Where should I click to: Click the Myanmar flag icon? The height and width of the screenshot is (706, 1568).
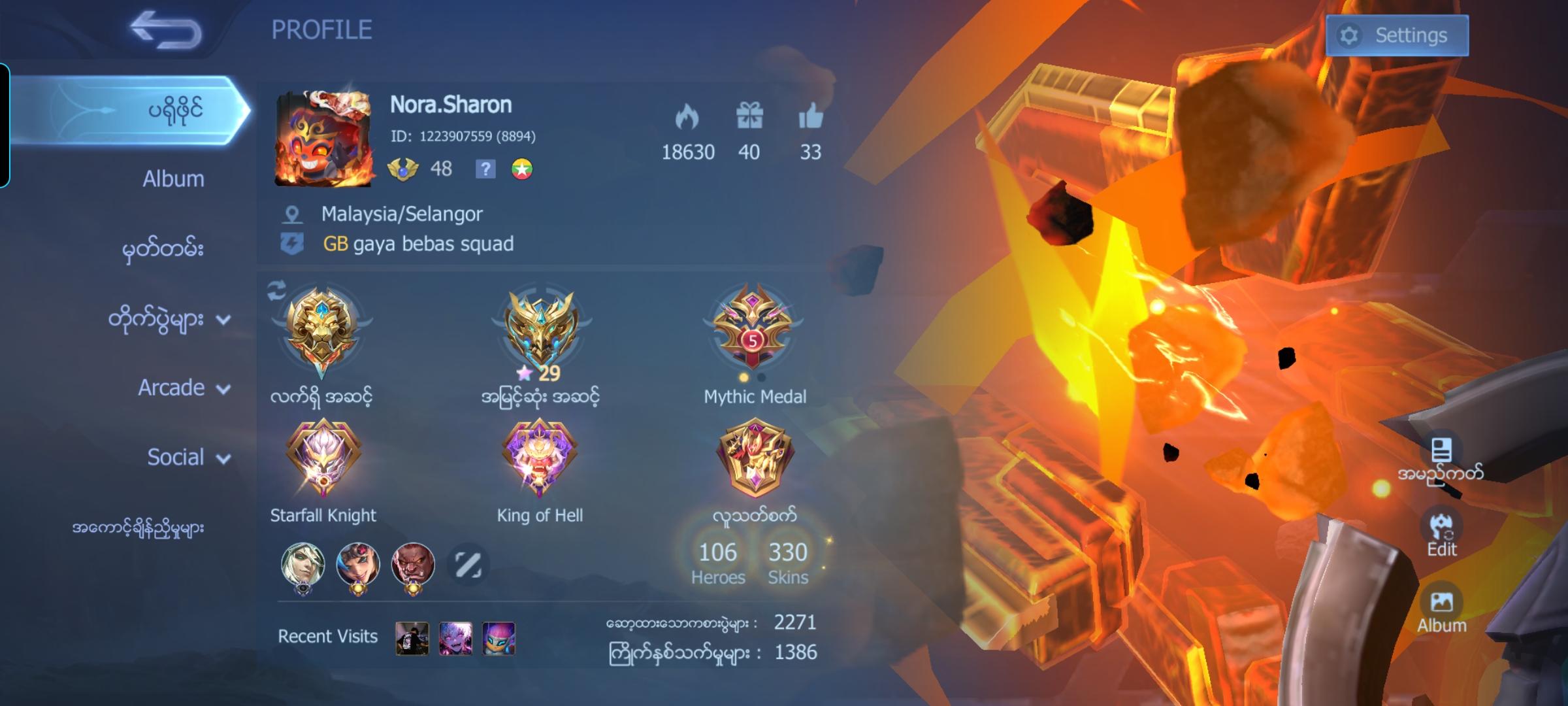click(x=523, y=169)
